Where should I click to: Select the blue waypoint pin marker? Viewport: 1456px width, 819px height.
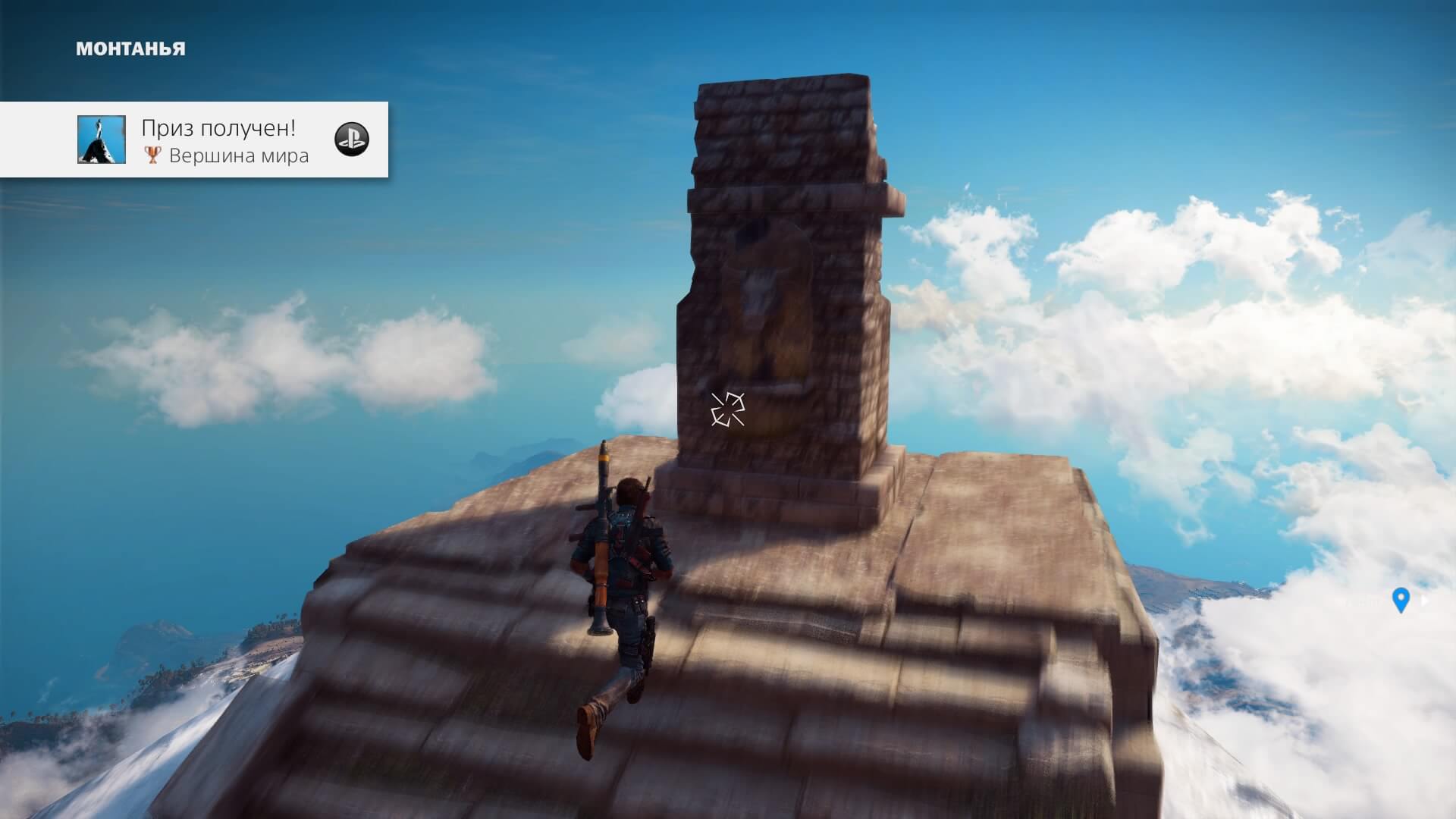[x=1401, y=600]
